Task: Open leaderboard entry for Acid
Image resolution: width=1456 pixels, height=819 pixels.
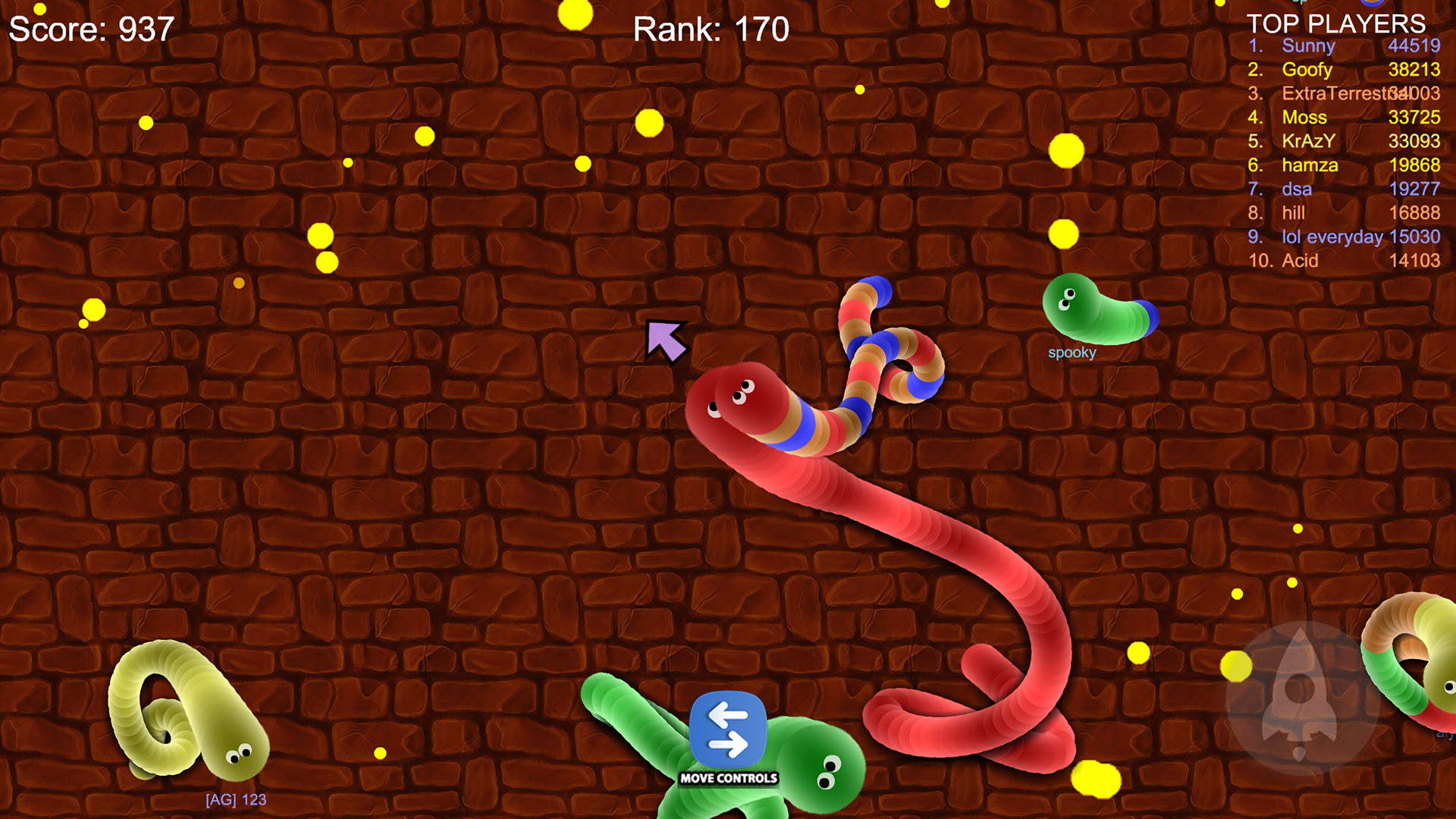Action: click(x=1299, y=261)
